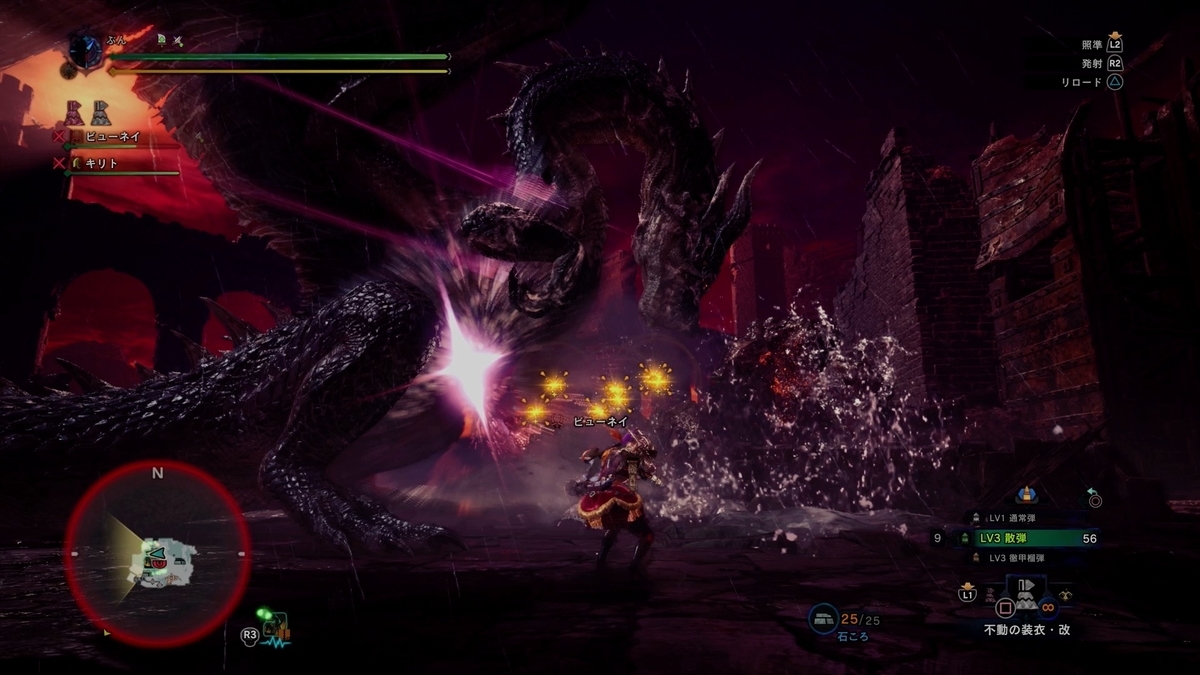Select the player's clock emblem icon
The image size is (1200, 675).
[86, 51]
